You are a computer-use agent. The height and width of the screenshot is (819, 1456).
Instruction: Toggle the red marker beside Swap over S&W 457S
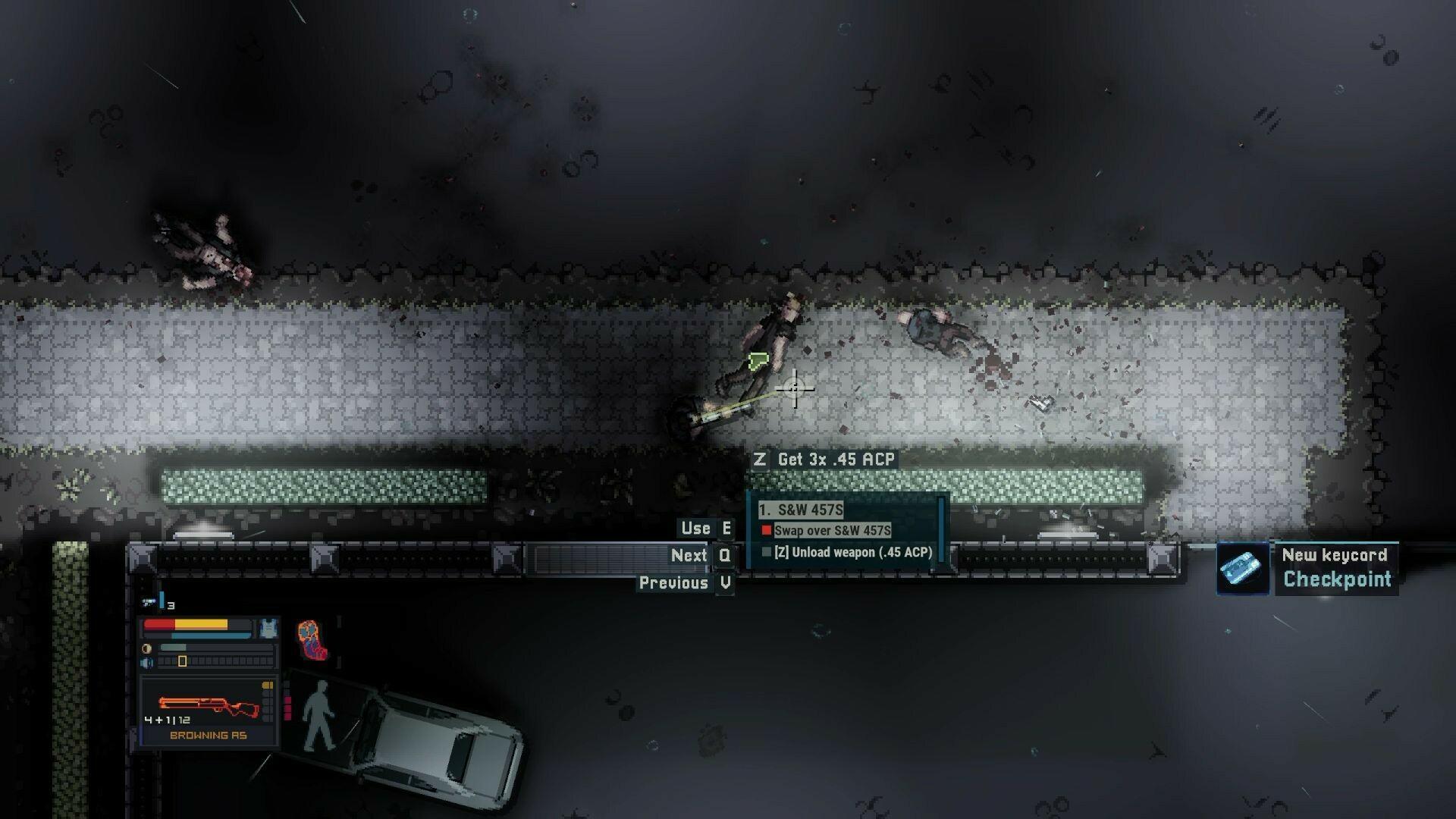pos(767,530)
